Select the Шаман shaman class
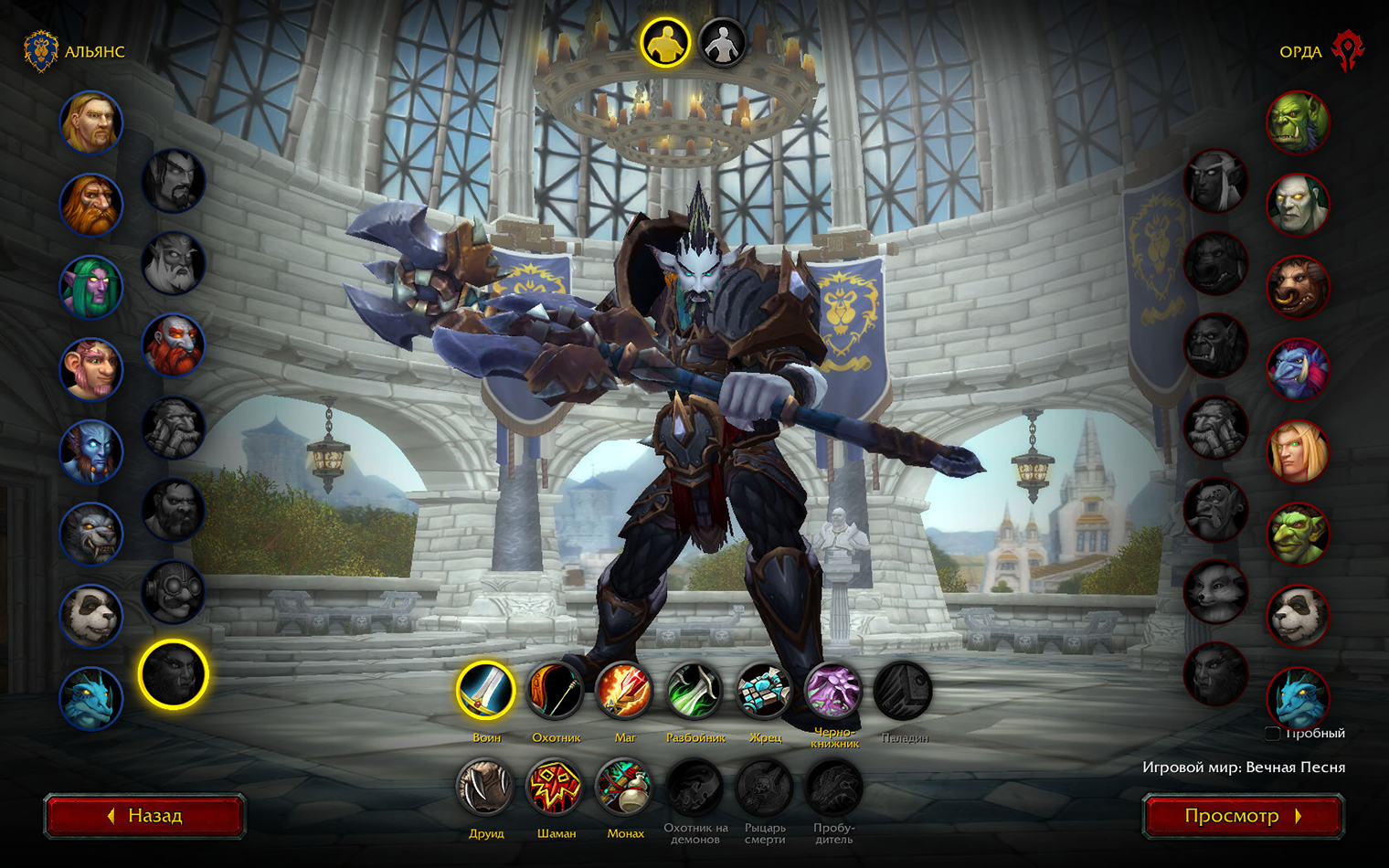The height and width of the screenshot is (868, 1389). [x=556, y=787]
